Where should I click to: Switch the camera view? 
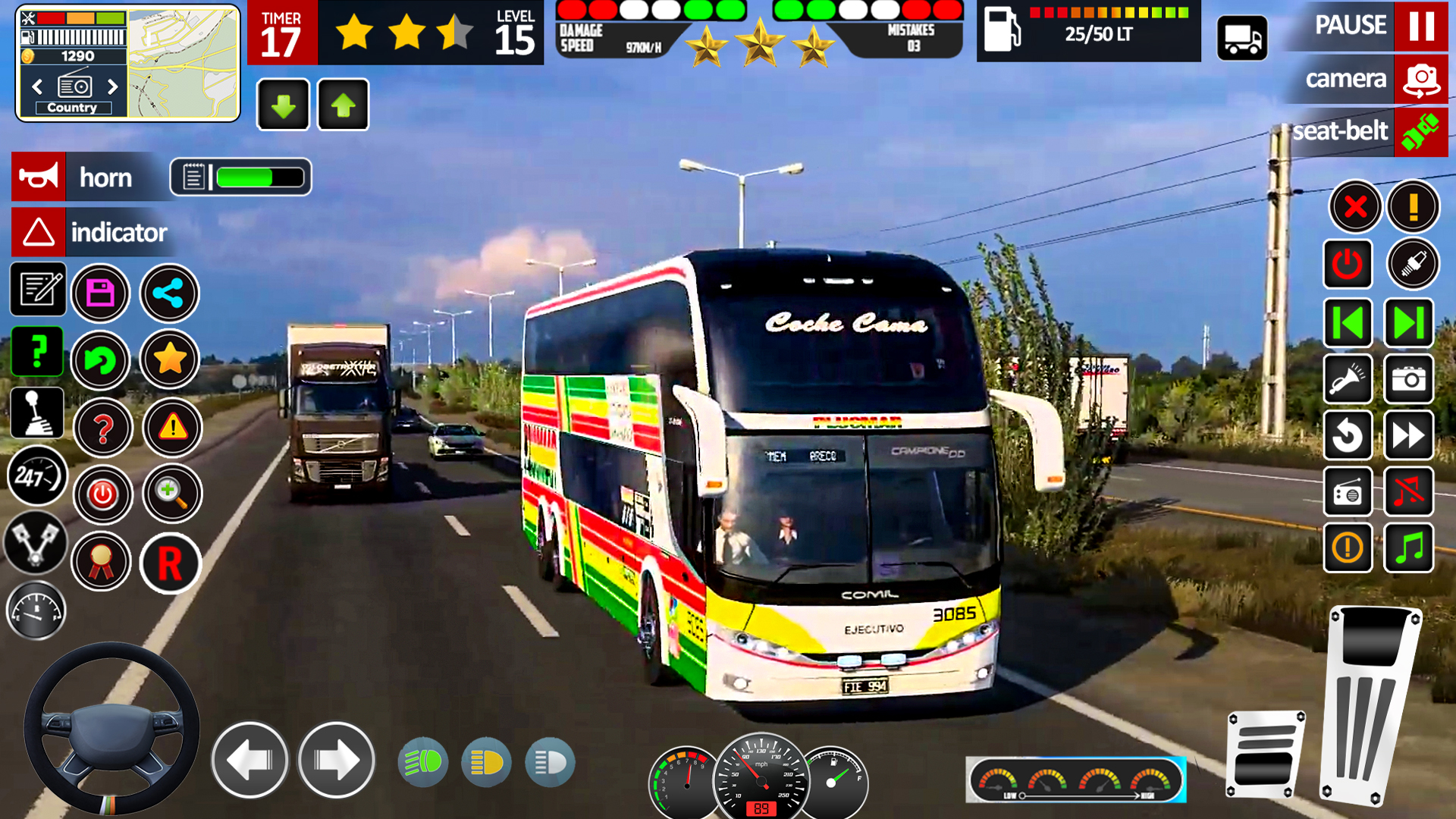tap(1420, 79)
